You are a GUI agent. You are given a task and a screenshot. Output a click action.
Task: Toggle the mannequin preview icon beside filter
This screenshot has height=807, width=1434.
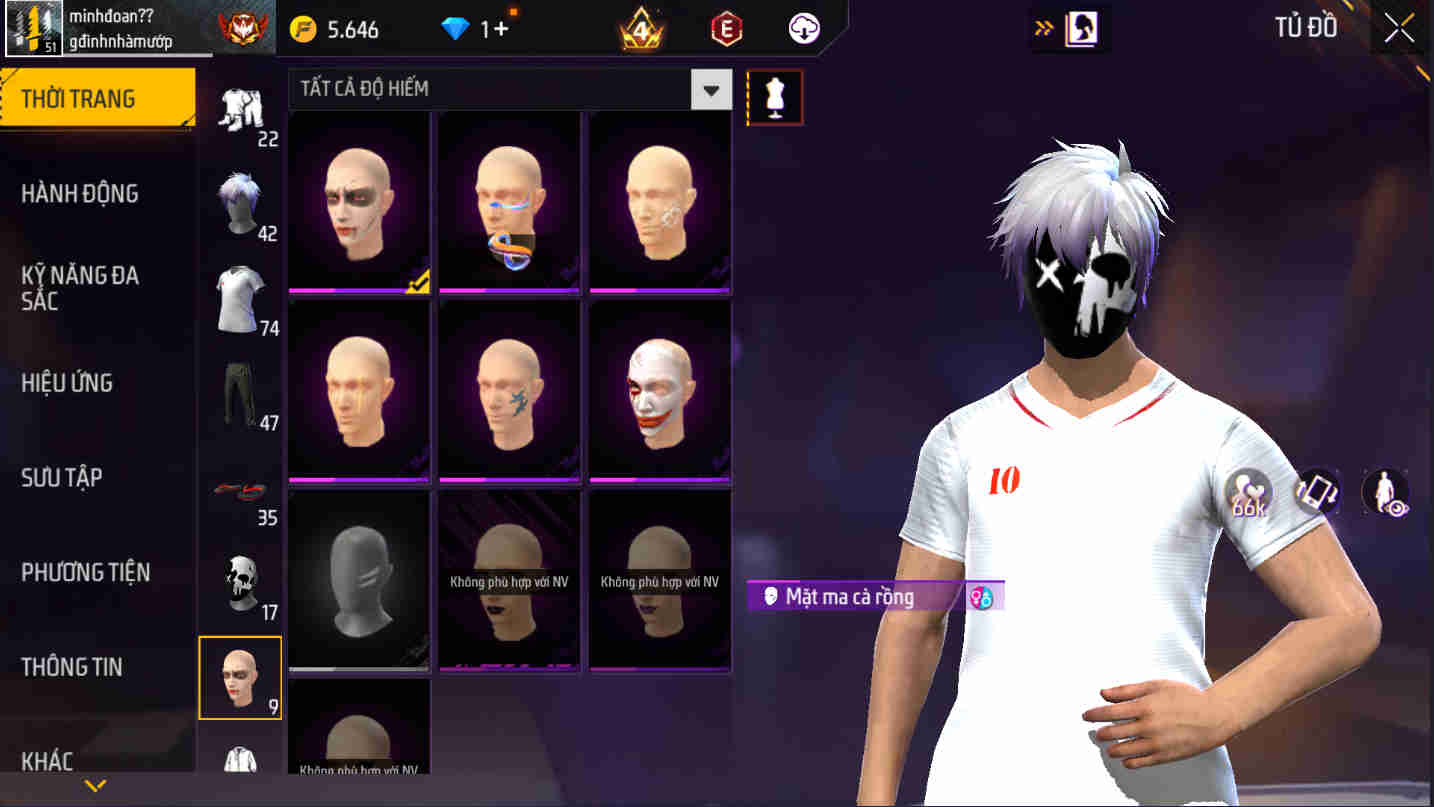(x=776, y=95)
